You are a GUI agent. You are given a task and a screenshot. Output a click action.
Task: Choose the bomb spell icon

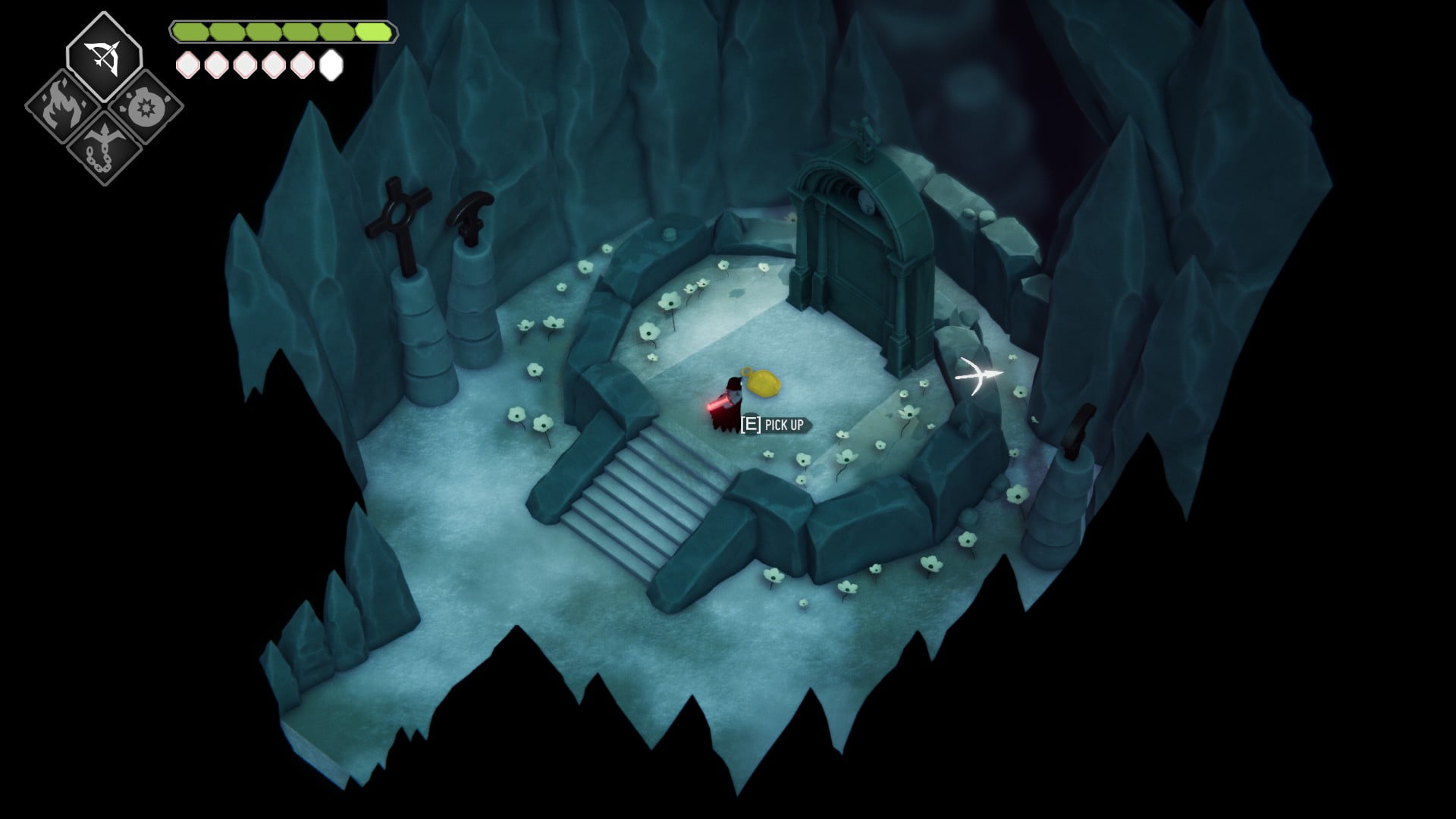144,108
